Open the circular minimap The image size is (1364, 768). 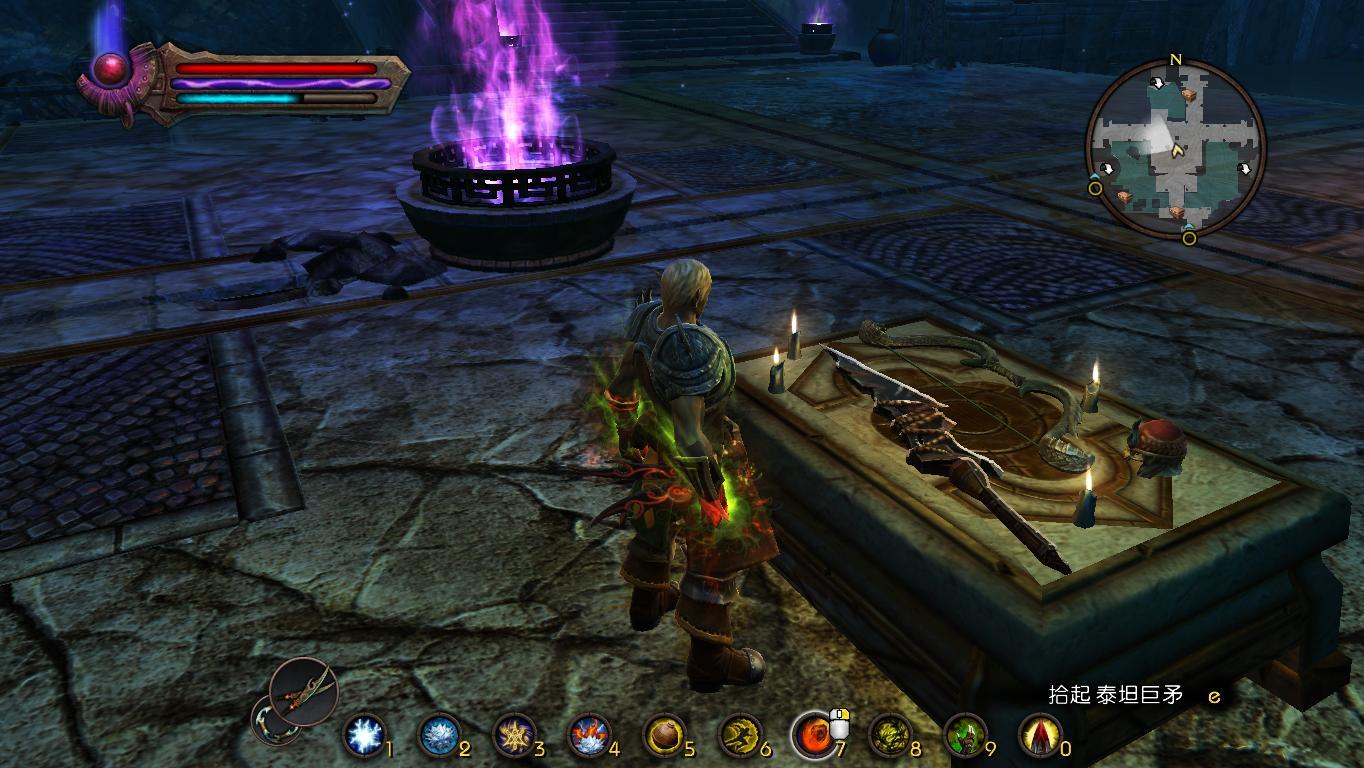tap(1175, 150)
